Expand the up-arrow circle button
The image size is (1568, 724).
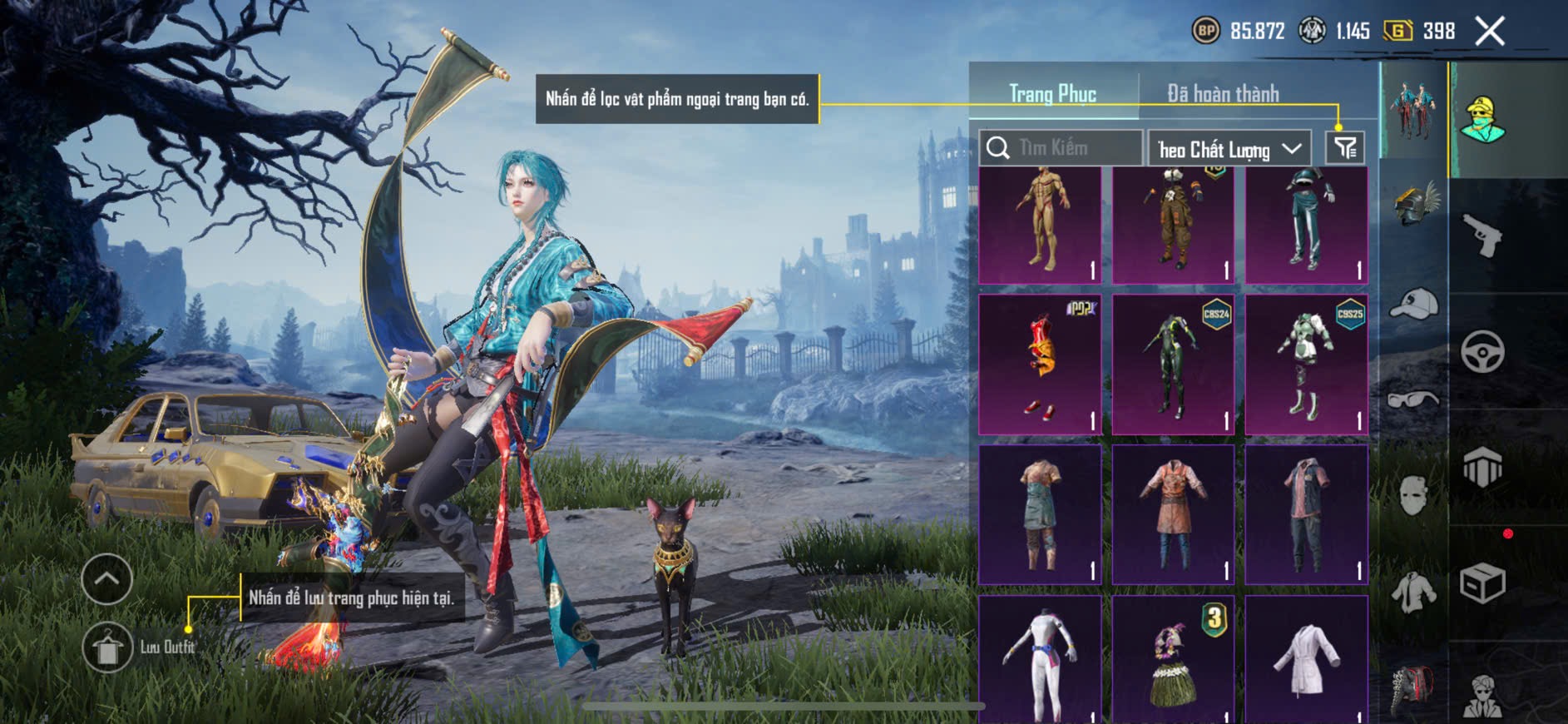click(107, 578)
